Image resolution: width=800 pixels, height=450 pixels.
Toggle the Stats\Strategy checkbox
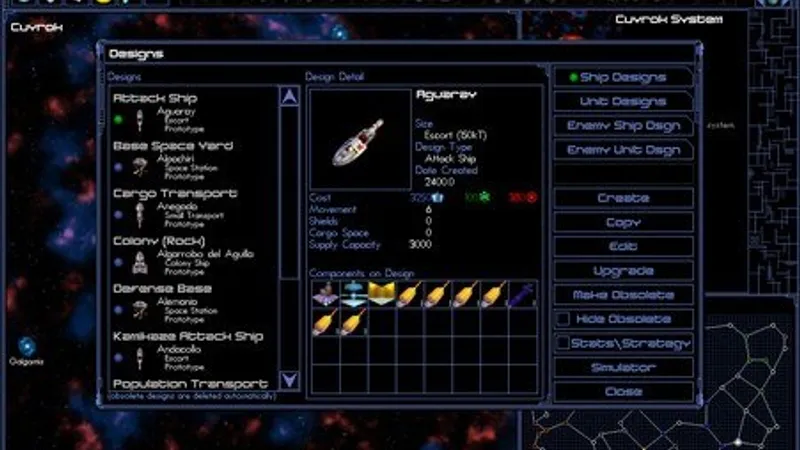click(564, 343)
